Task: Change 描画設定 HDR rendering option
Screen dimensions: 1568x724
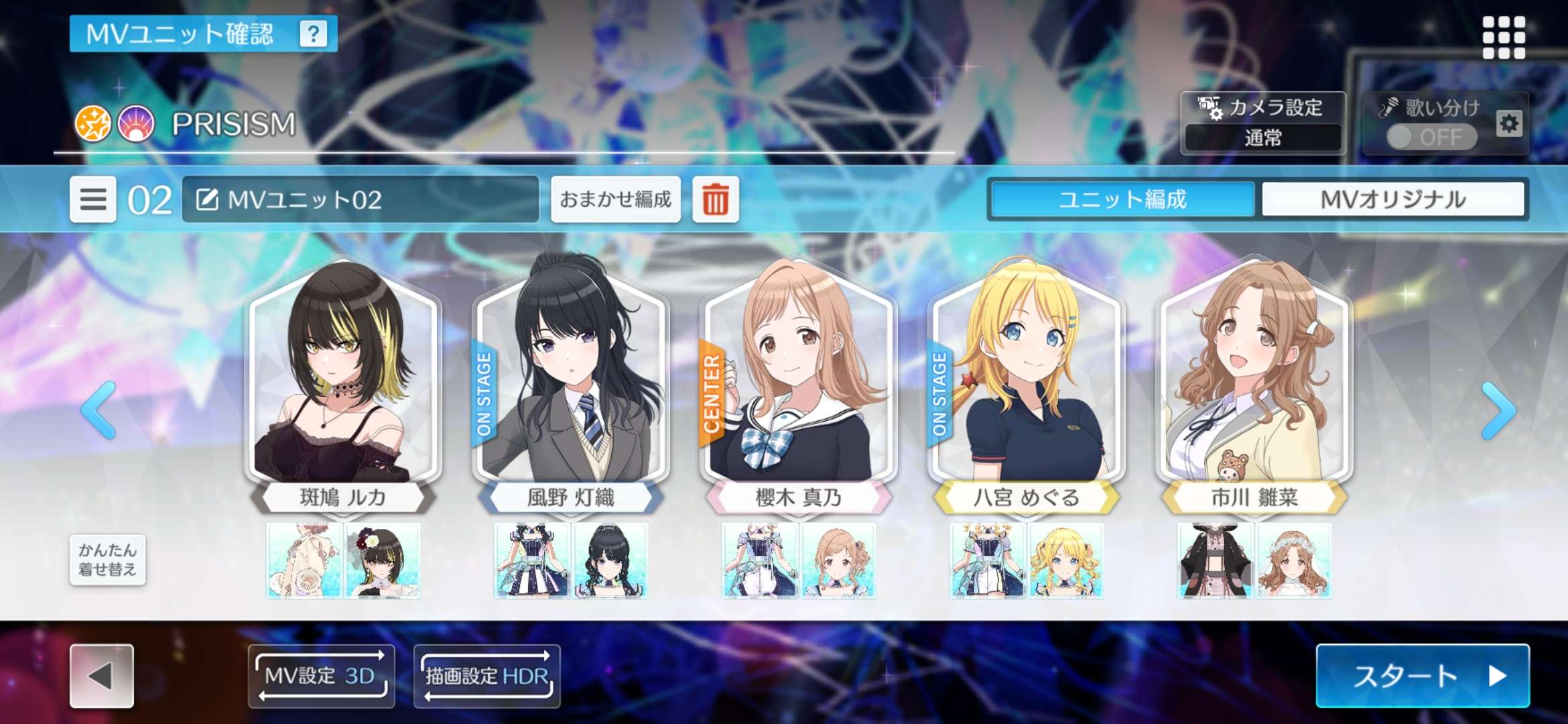Action: pyautogui.click(x=487, y=676)
